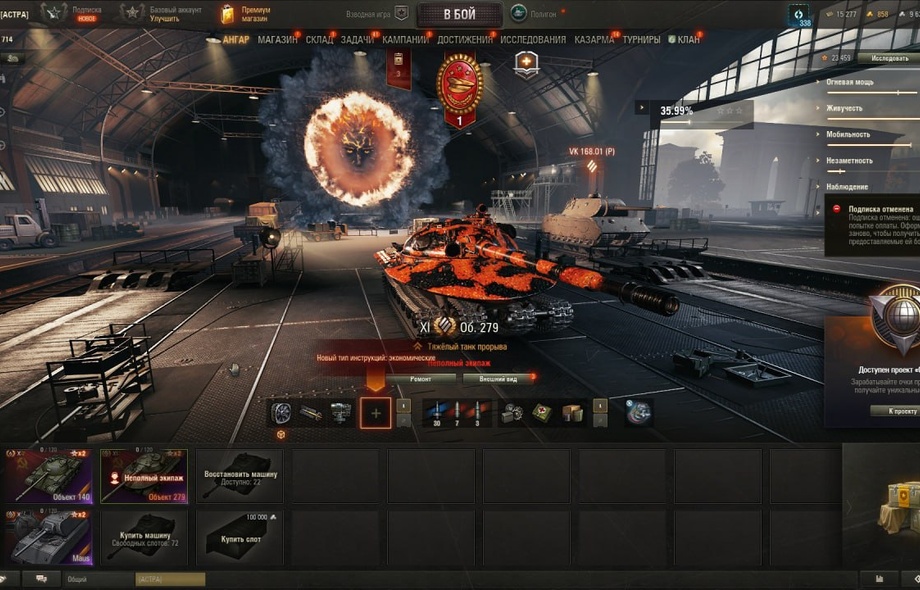Switch to the КАЗАРМА tab
Screen dimensions: 920x590
(594, 40)
